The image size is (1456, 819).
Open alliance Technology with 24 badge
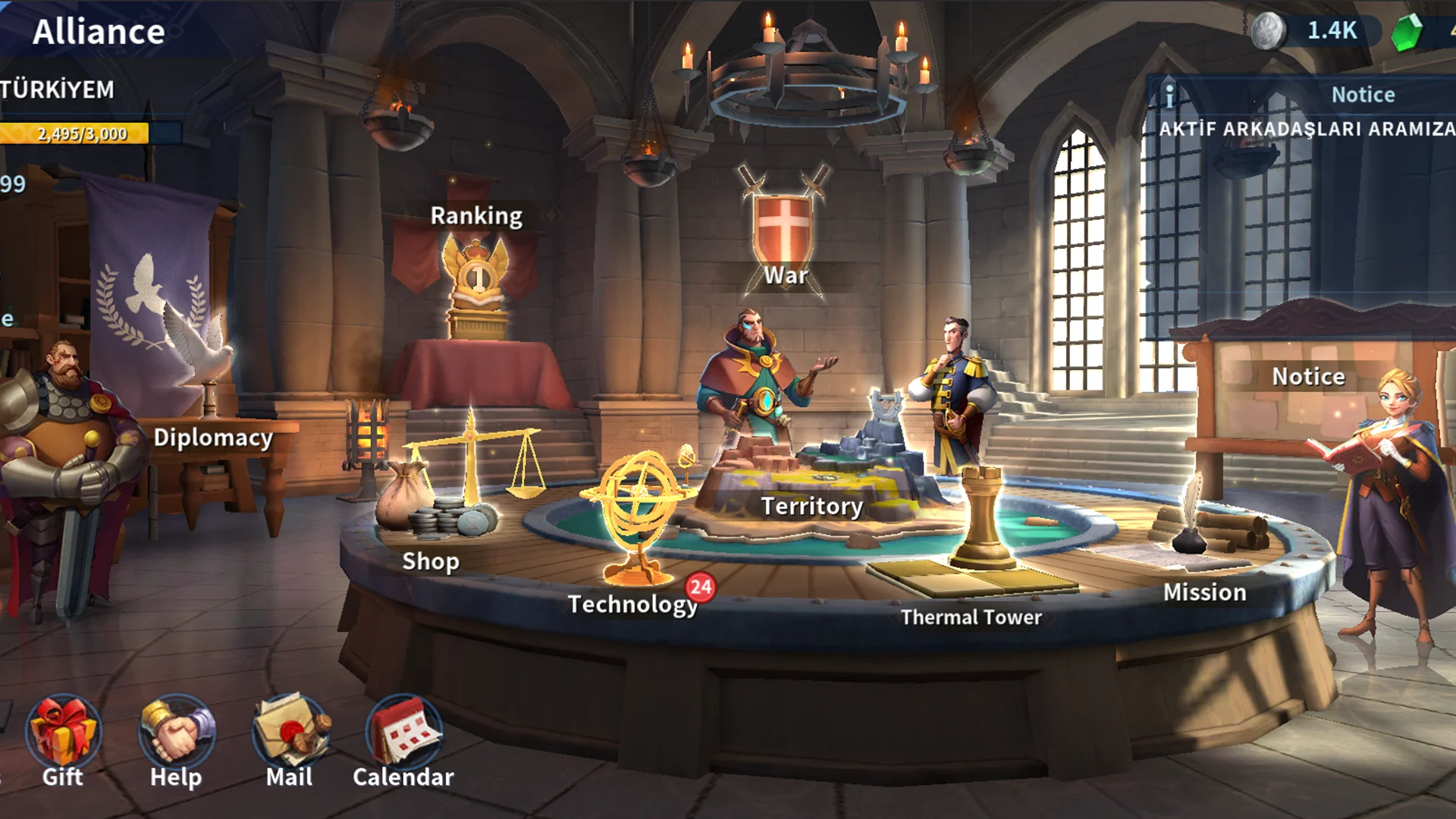639,531
